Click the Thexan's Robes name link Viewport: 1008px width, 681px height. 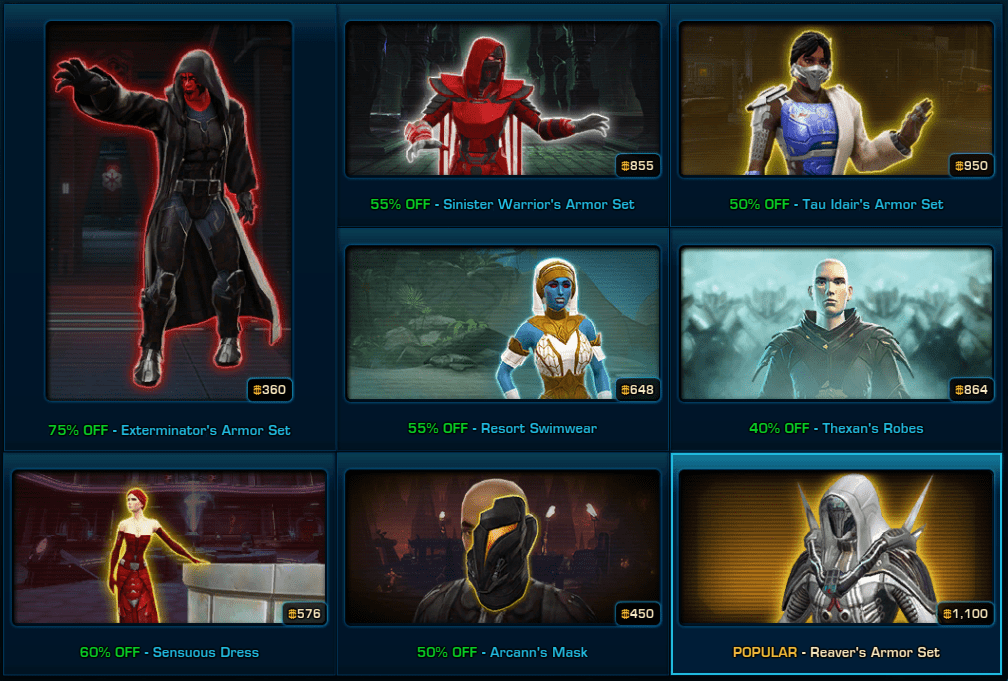872,428
